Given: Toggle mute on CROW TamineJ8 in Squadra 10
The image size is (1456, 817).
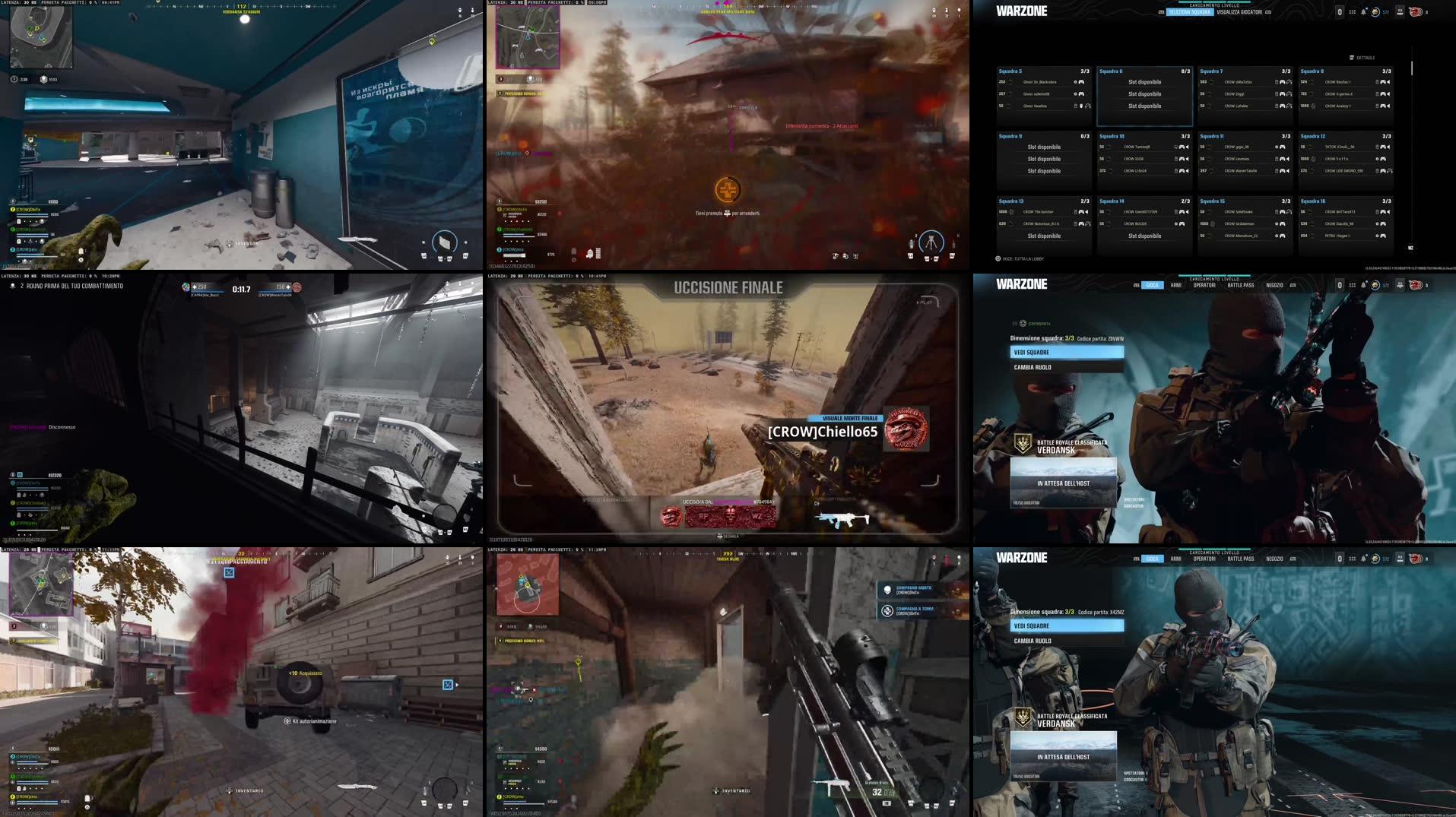Looking at the screenshot, I should [x=1187, y=147].
